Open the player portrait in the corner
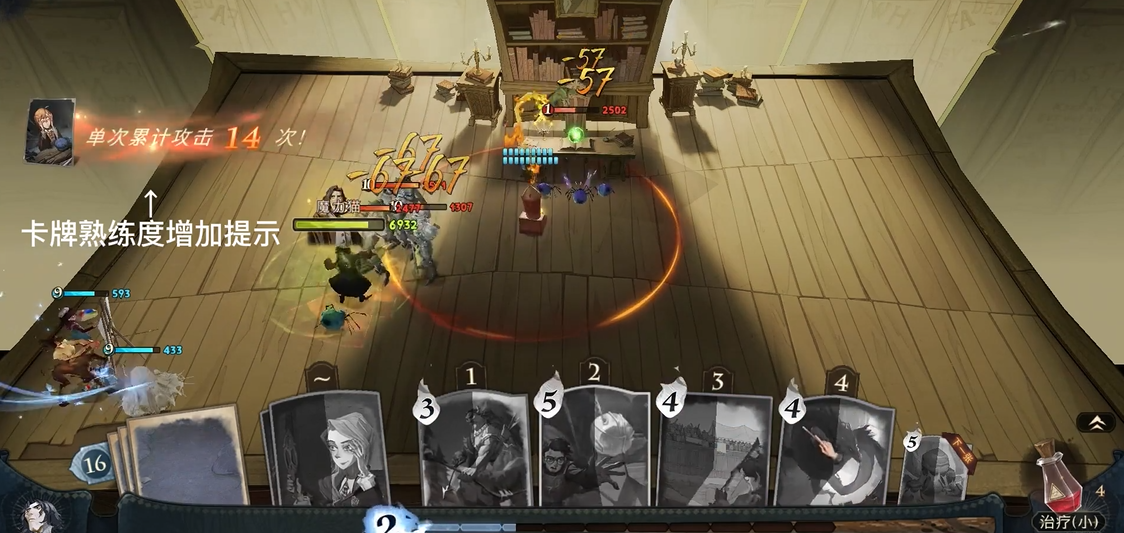The width and height of the screenshot is (1124, 533). click(x=38, y=513)
